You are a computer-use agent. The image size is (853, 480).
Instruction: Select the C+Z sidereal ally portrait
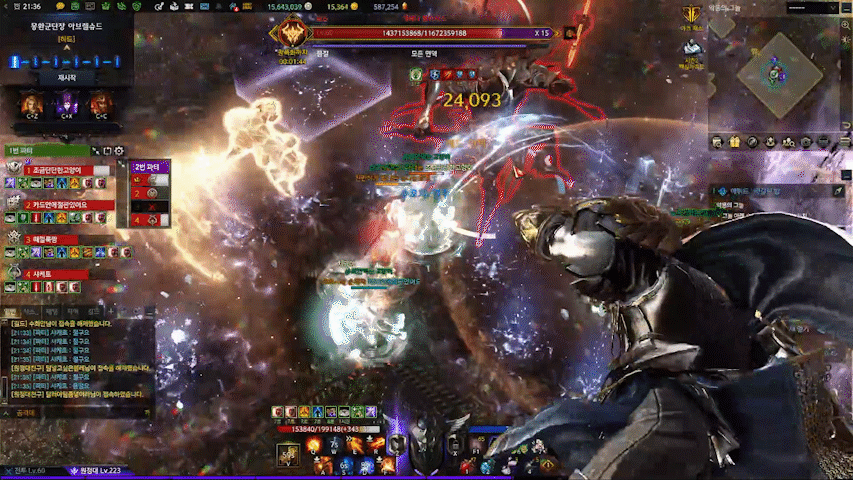tap(30, 102)
